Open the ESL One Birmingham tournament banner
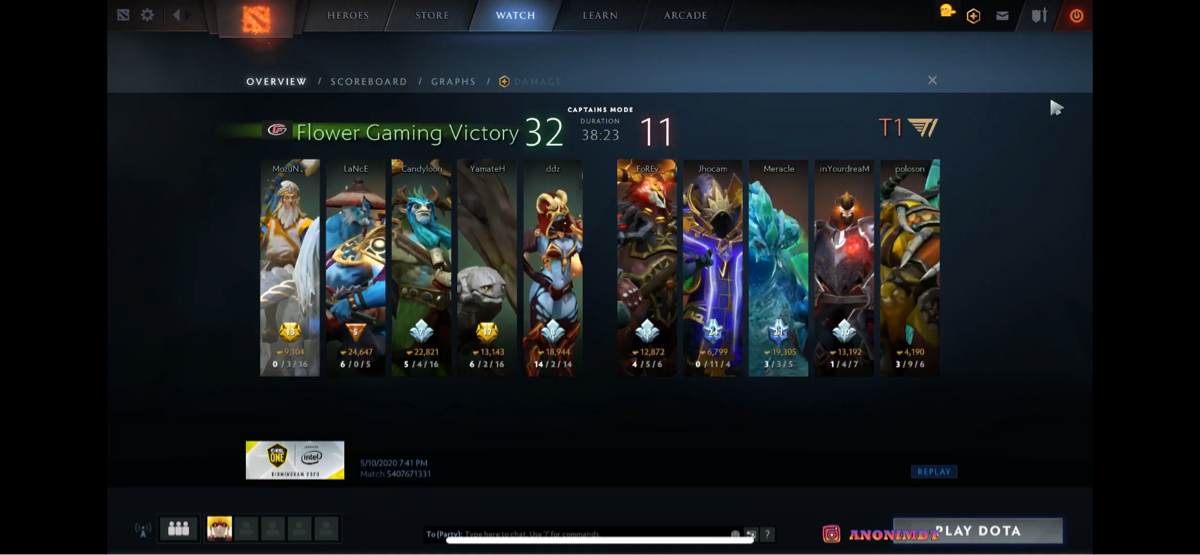The width and height of the screenshot is (1200, 555). (295, 460)
